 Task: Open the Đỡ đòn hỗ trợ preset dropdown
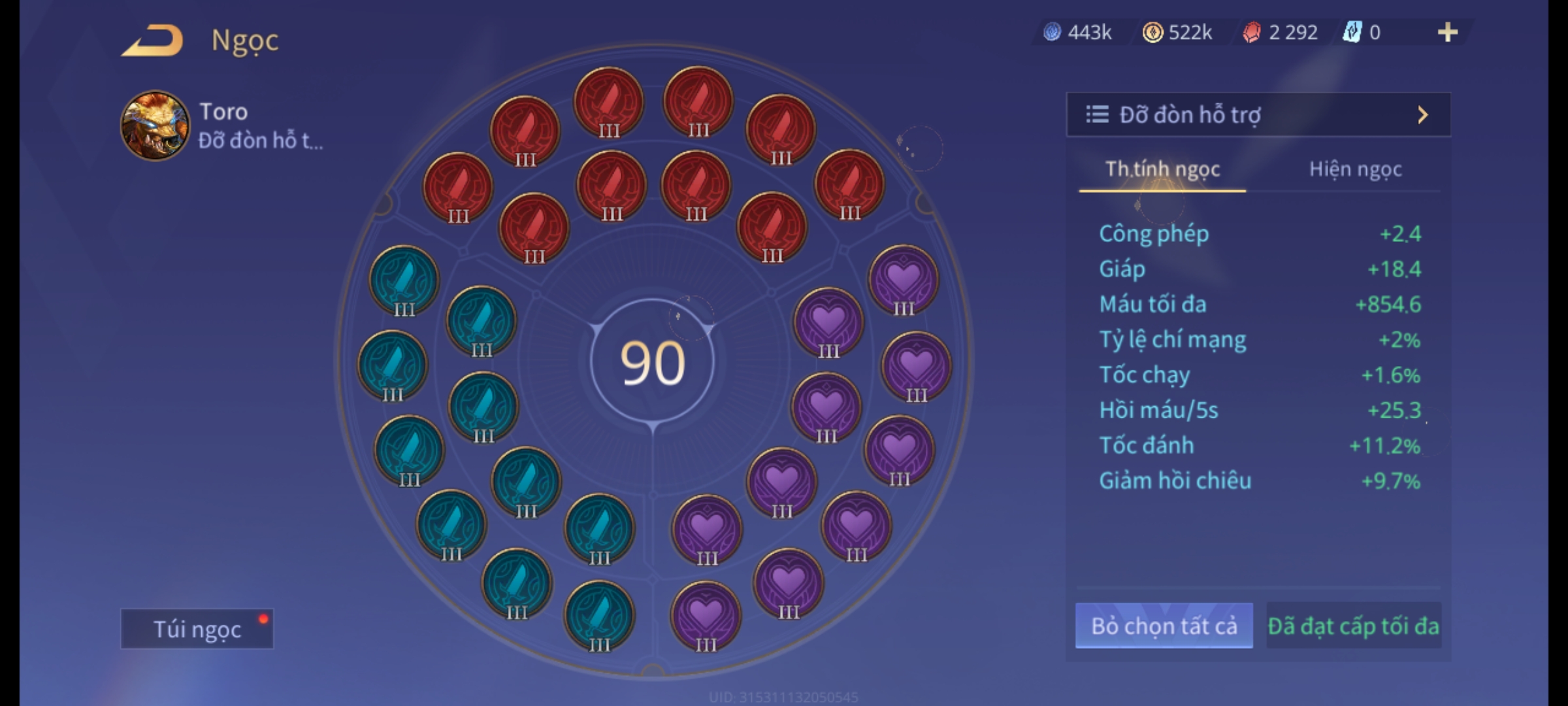[x=1258, y=115]
